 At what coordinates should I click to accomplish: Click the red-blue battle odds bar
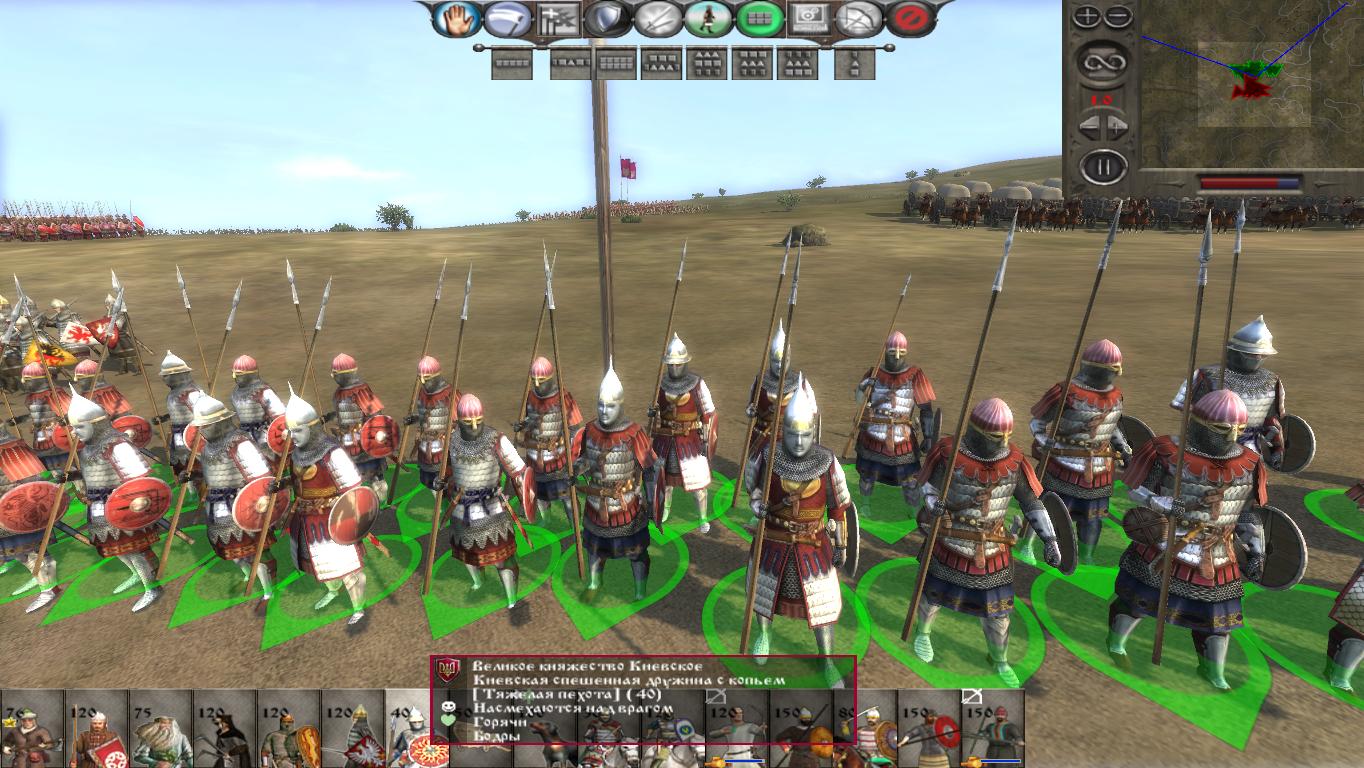[1249, 182]
